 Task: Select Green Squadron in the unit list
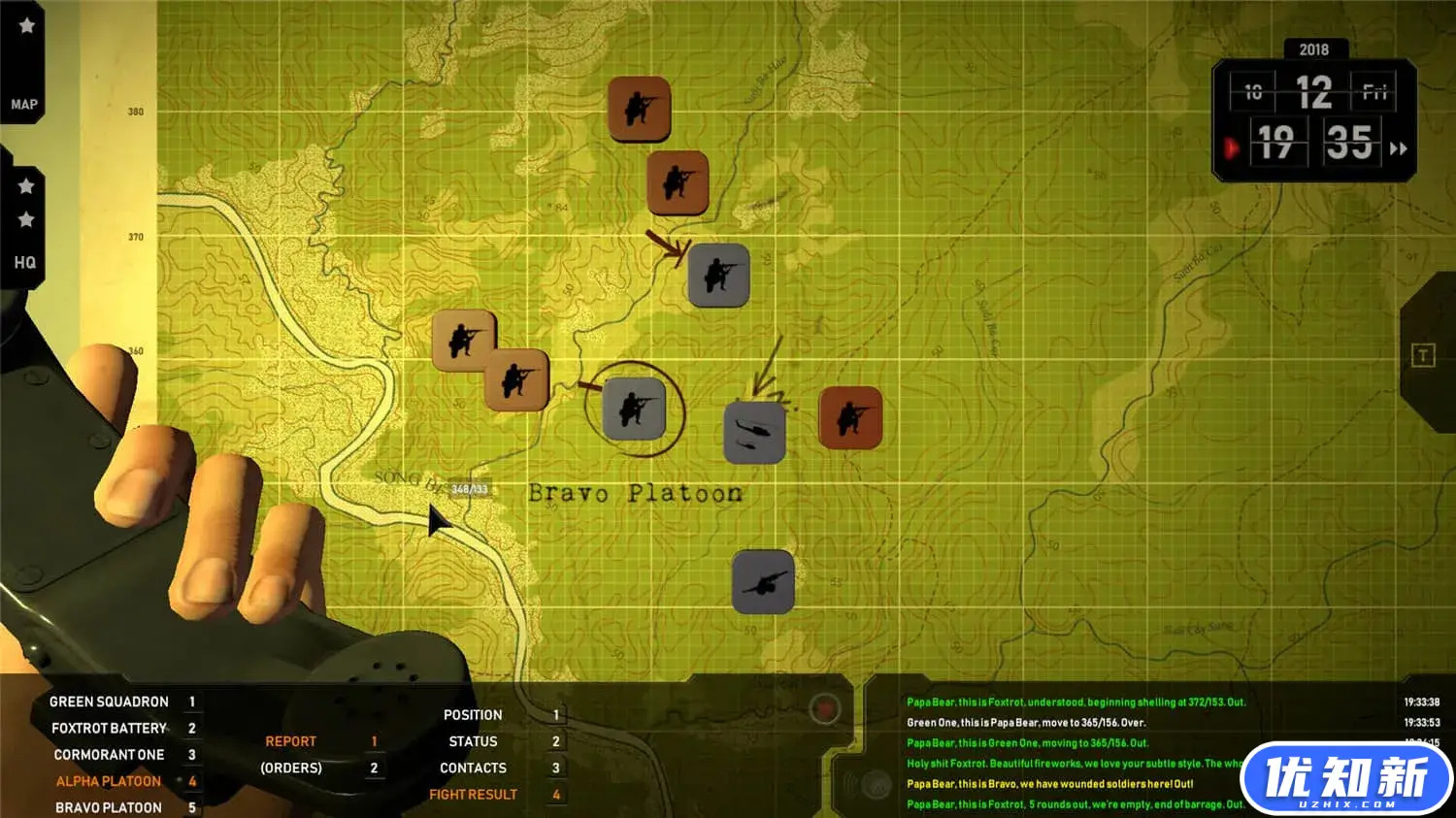click(x=109, y=702)
